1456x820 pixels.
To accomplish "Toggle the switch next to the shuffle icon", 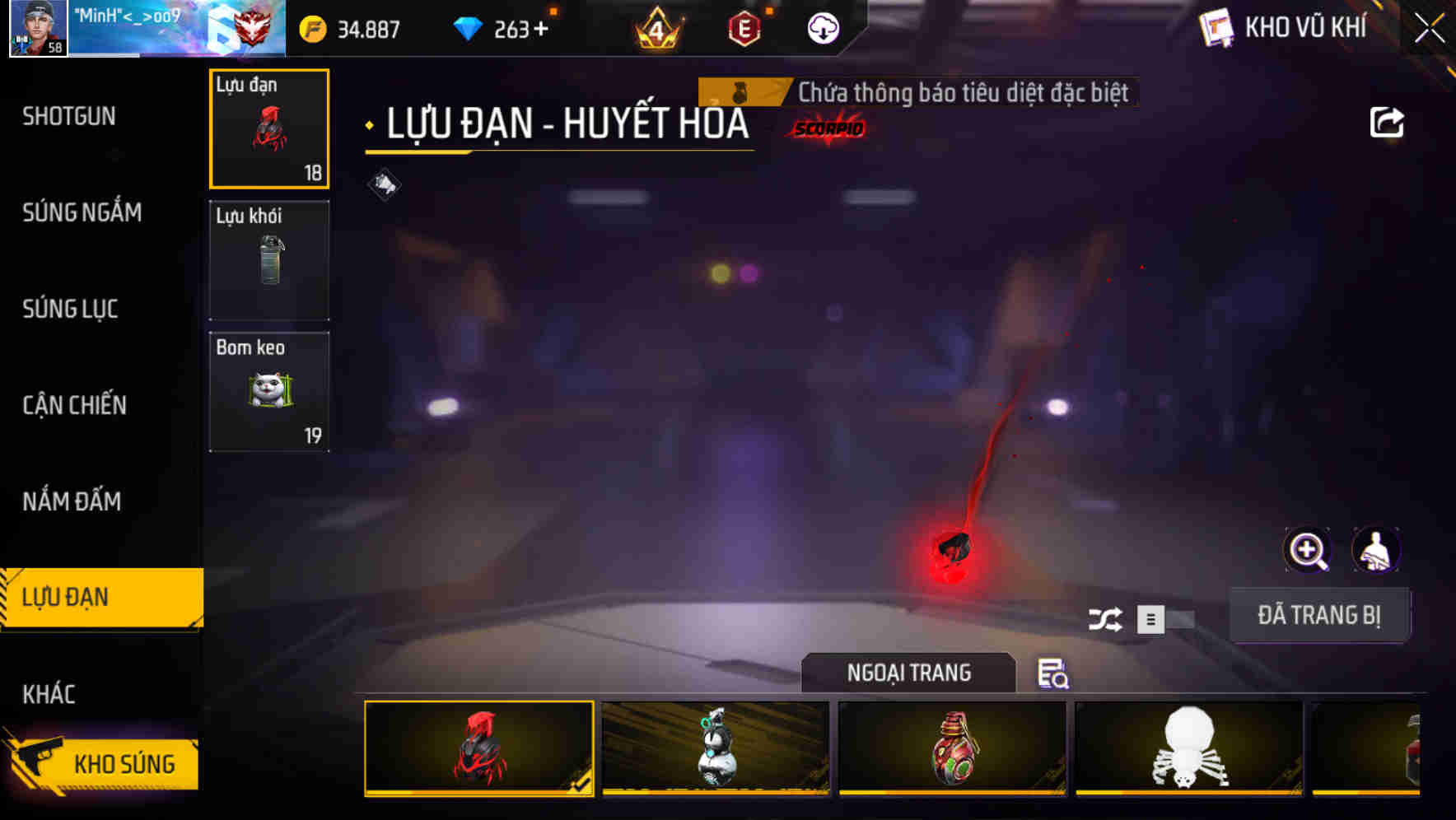I will [1164, 620].
